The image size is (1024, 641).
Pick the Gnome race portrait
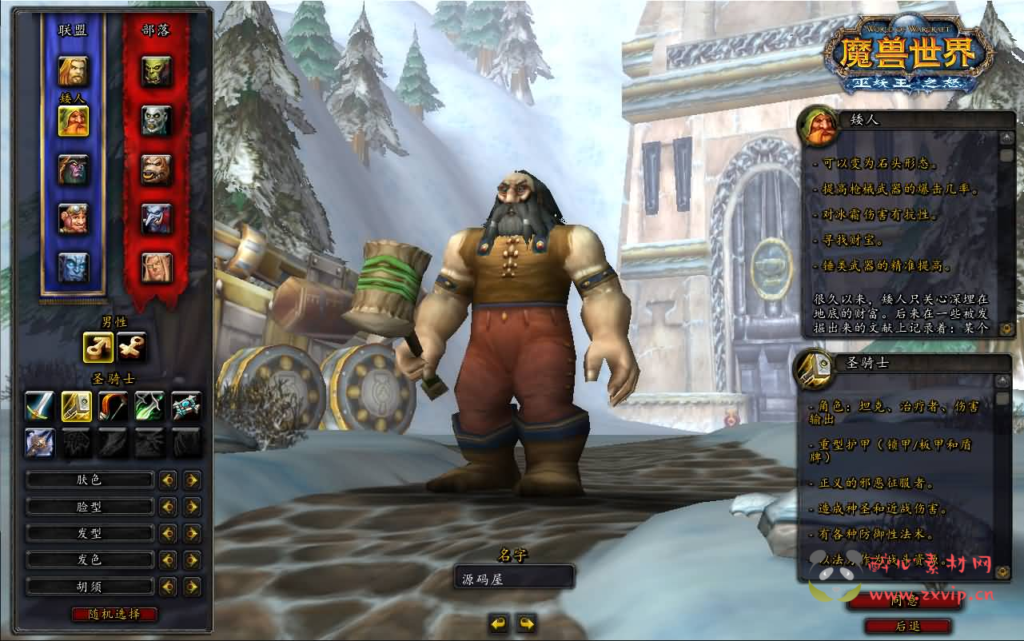coord(73,218)
